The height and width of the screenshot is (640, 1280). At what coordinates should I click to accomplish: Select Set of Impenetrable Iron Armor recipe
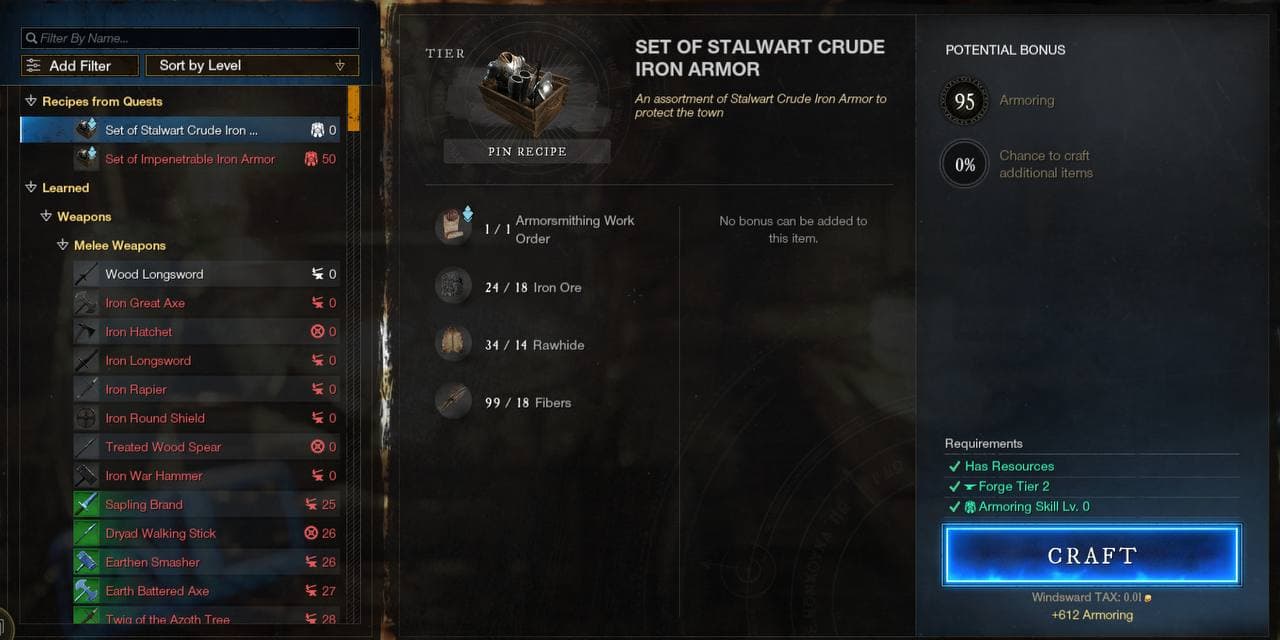pyautogui.click(x=190, y=159)
